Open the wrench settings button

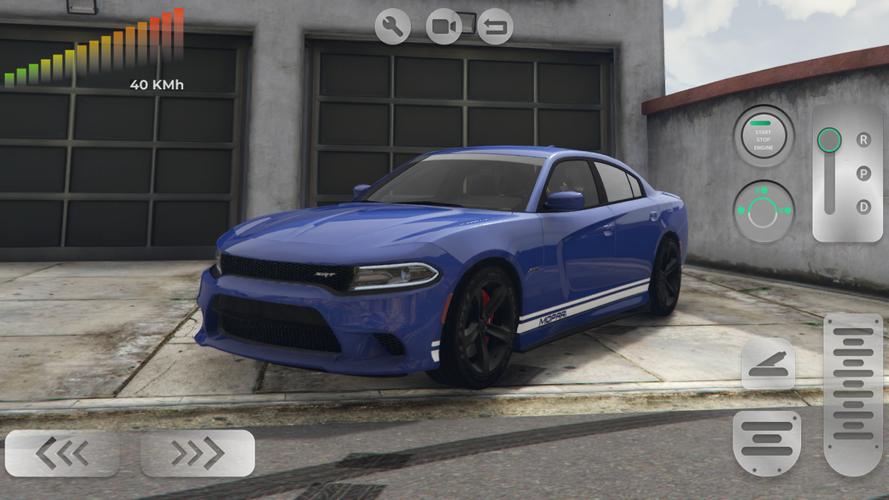click(x=393, y=26)
